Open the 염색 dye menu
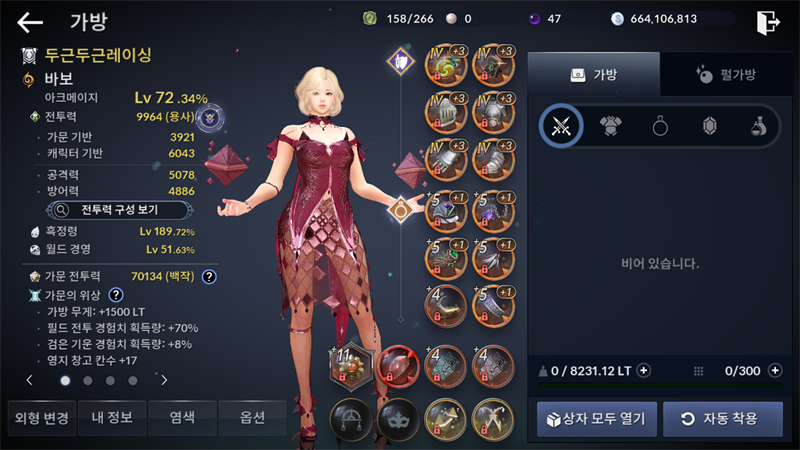This screenshot has width=800, height=450. 182,417
